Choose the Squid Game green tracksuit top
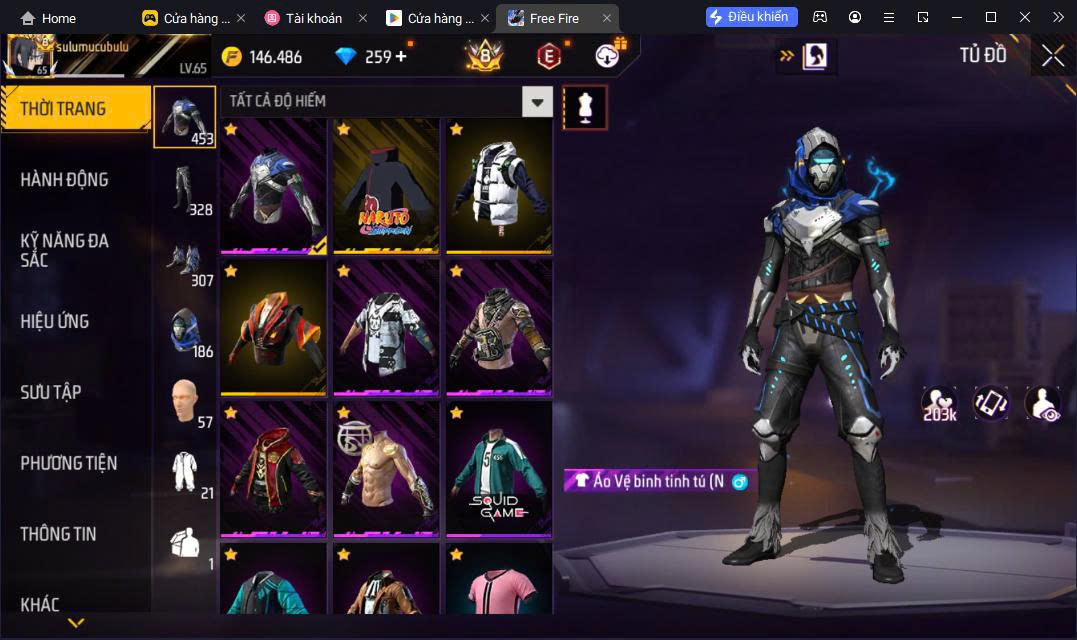1077x640 pixels. [499, 467]
